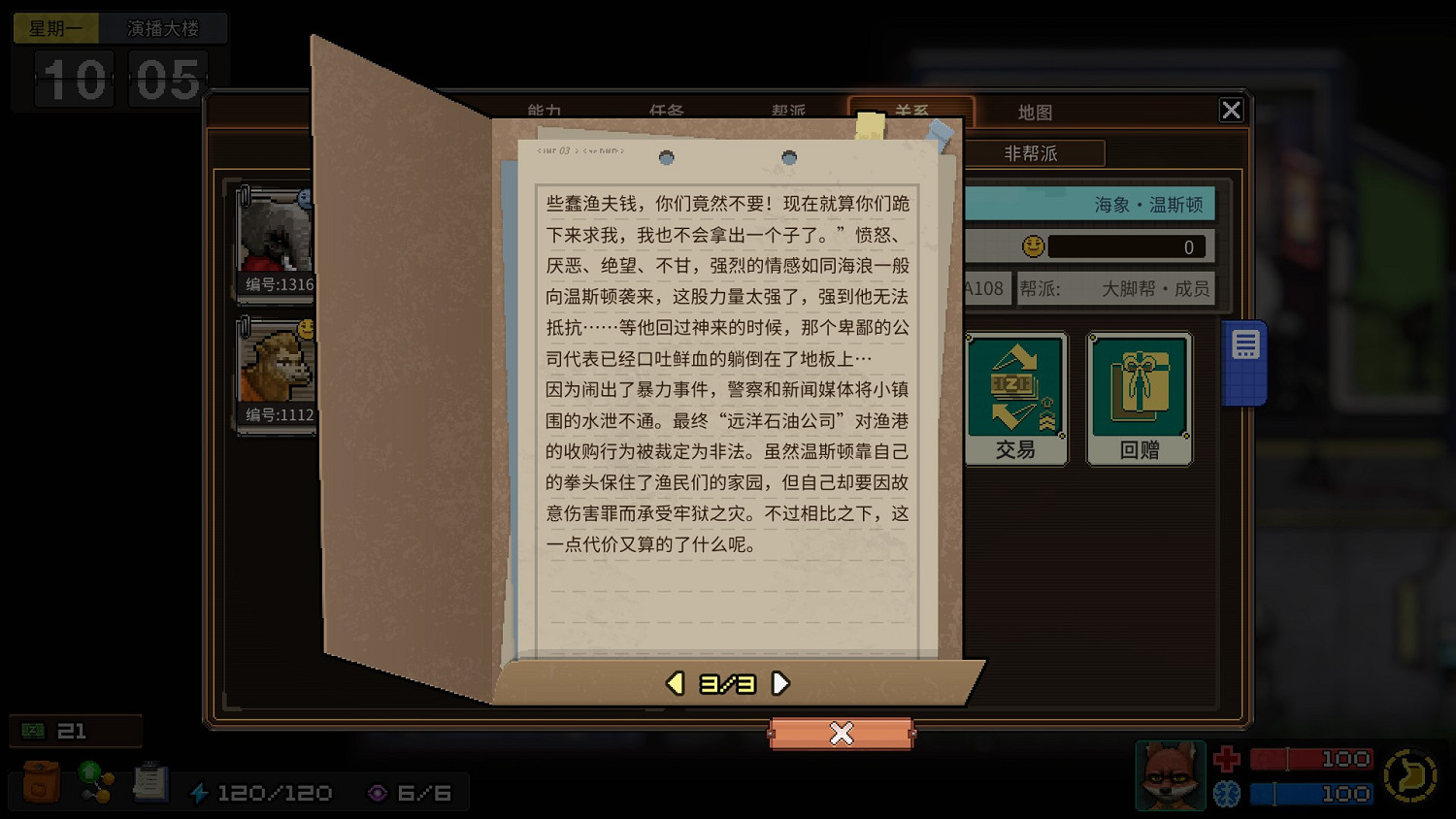
Task: Toggle the 非帮派 non-gang filter
Action: pos(1031,153)
